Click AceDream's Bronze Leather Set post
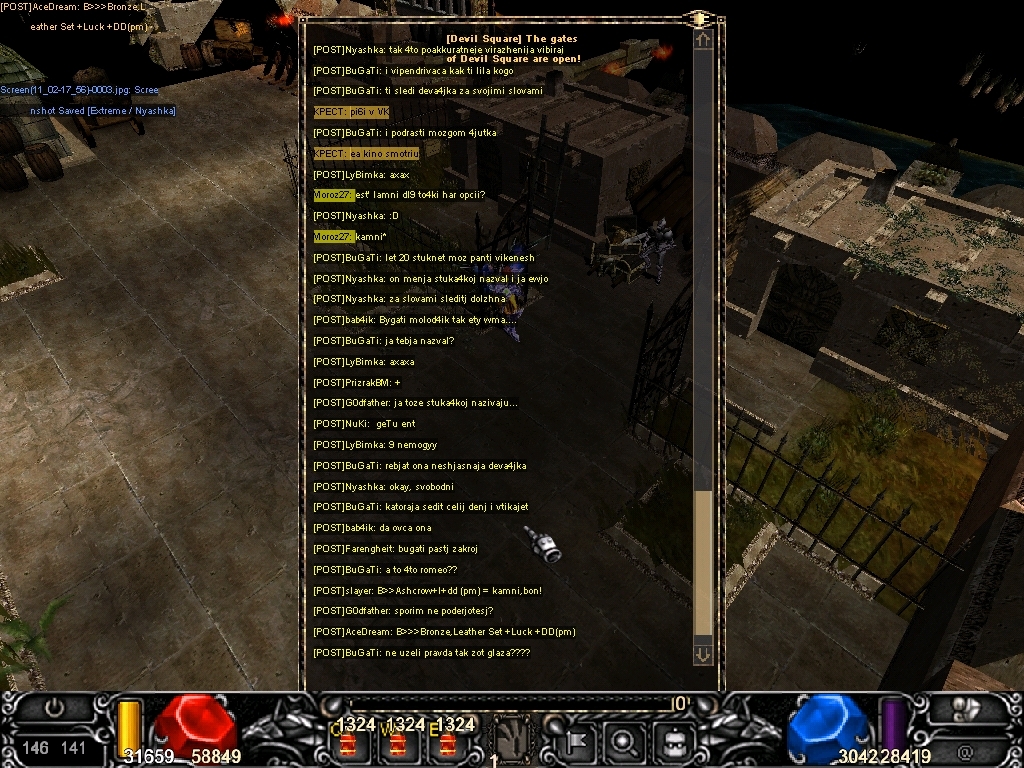This screenshot has width=1024, height=768. [x=444, y=632]
